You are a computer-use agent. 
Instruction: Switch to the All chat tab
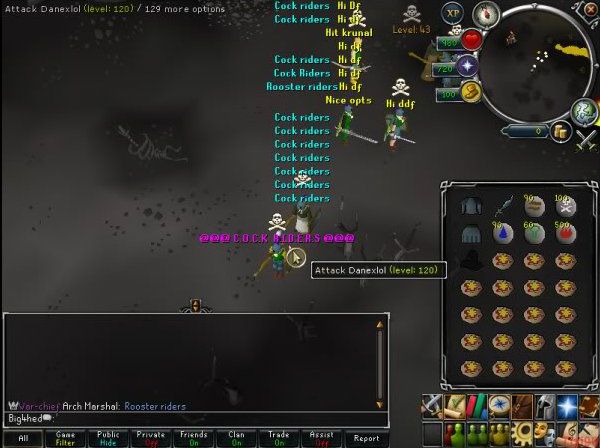tap(22, 438)
